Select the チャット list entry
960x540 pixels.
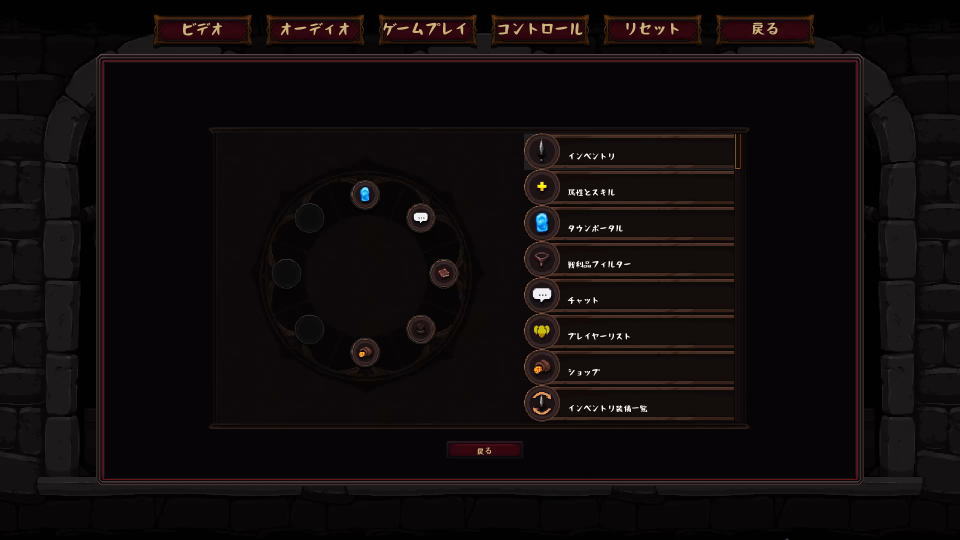point(630,297)
